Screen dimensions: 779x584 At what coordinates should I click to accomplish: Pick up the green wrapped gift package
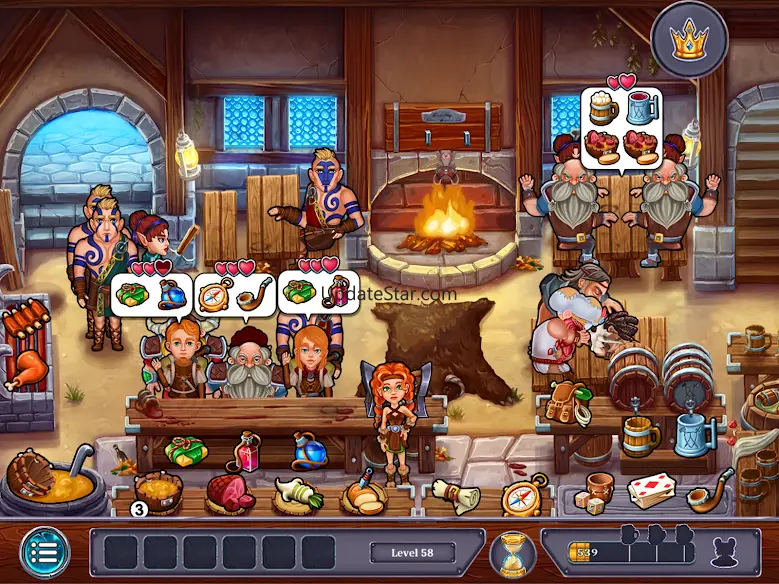[186, 452]
